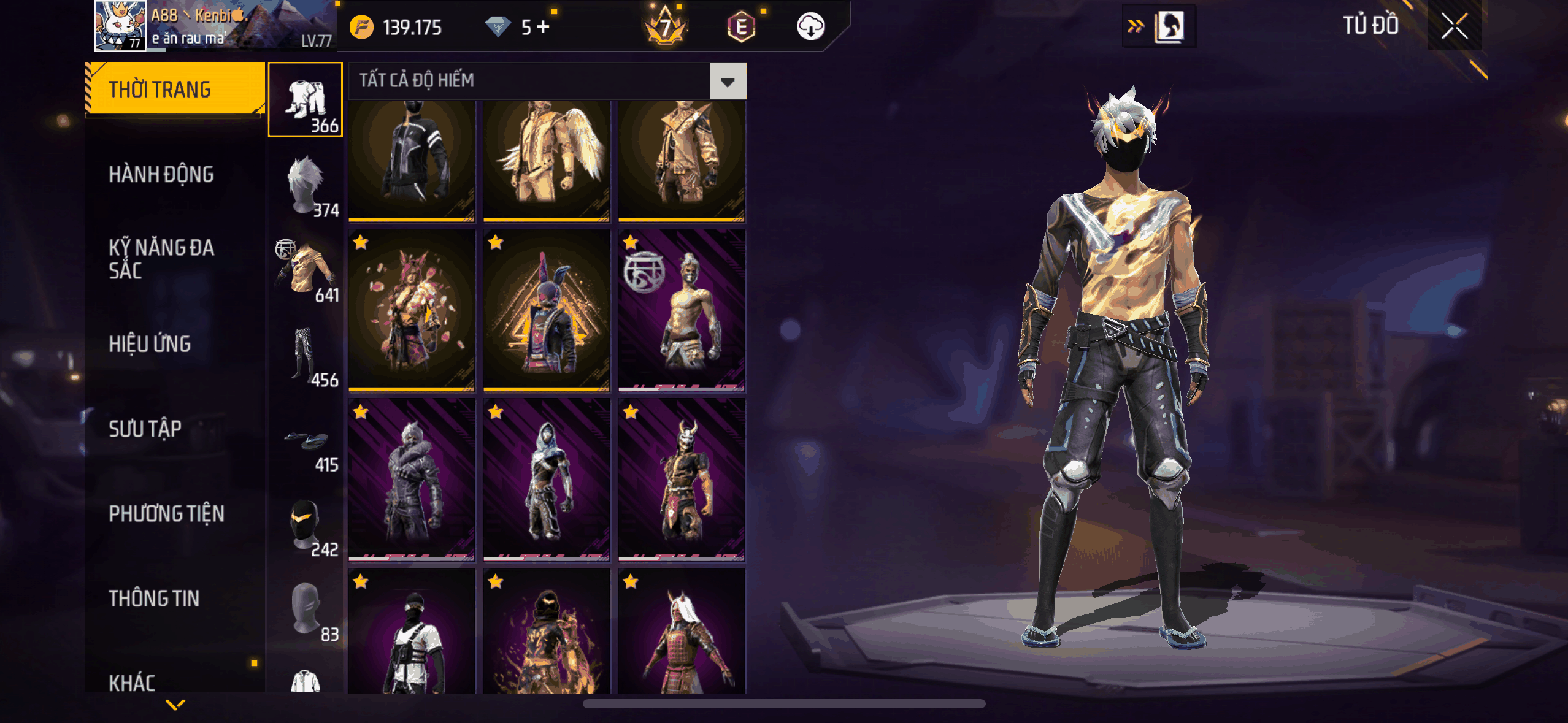Viewport: 1568px width, 723px height.
Task: Select the shoes category showing 415
Action: [306, 446]
